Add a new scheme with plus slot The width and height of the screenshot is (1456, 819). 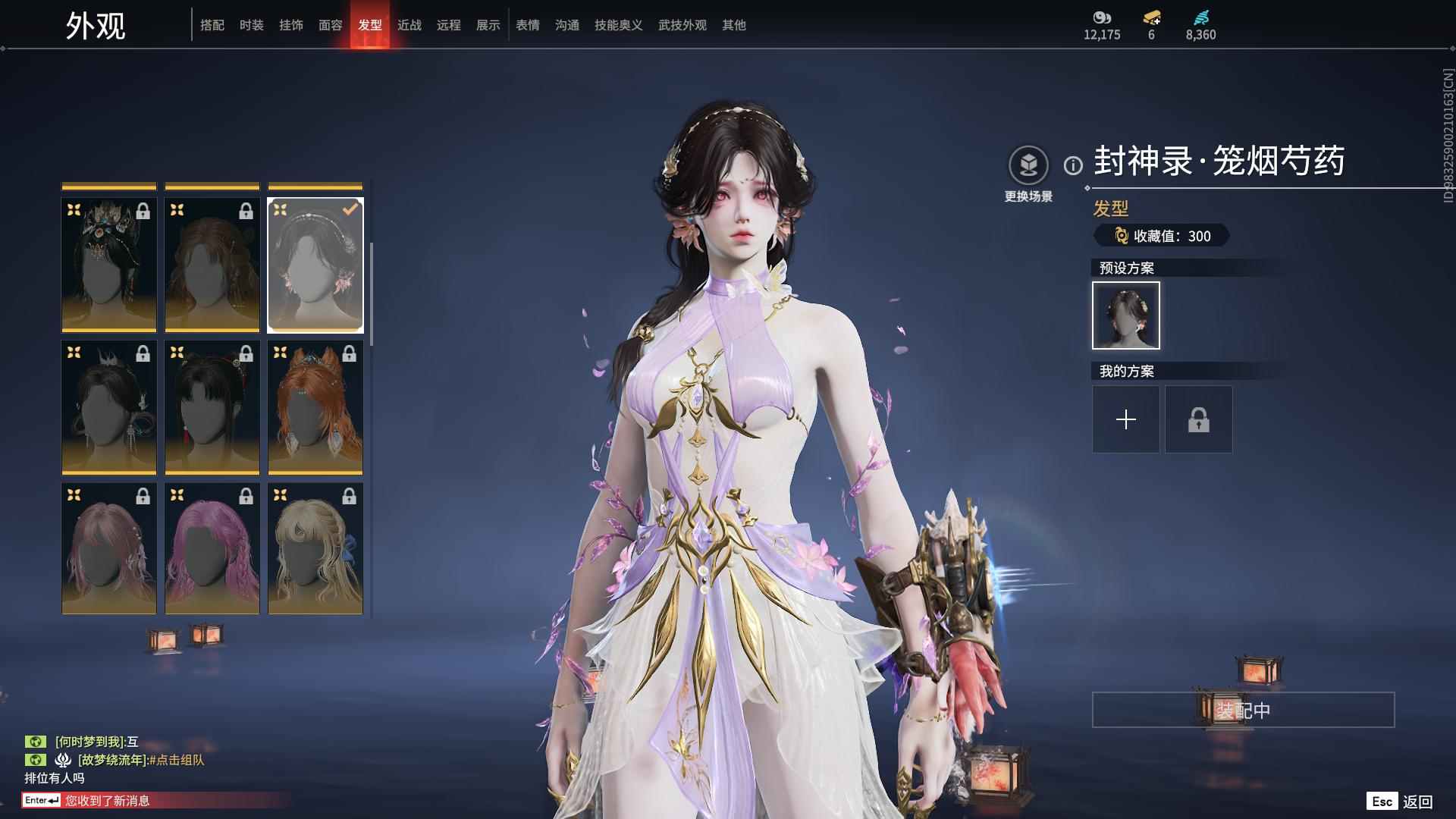(1125, 419)
